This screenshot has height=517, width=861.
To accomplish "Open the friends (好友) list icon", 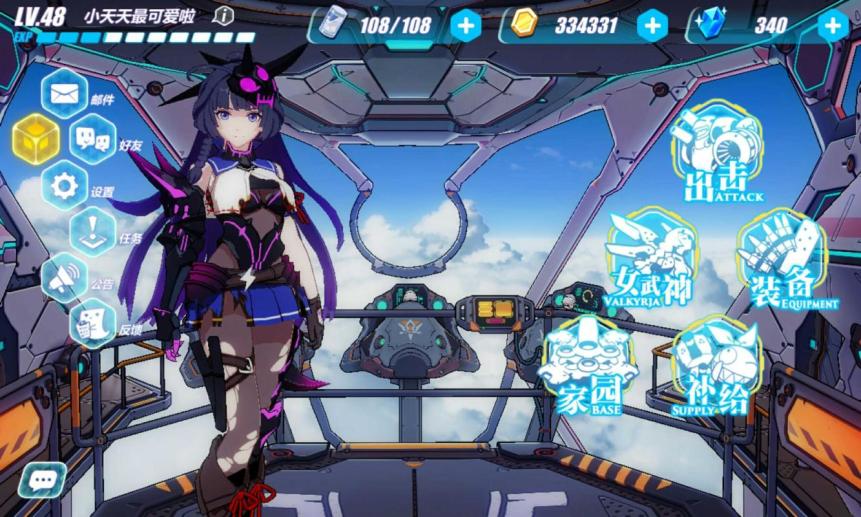I will tap(94, 145).
